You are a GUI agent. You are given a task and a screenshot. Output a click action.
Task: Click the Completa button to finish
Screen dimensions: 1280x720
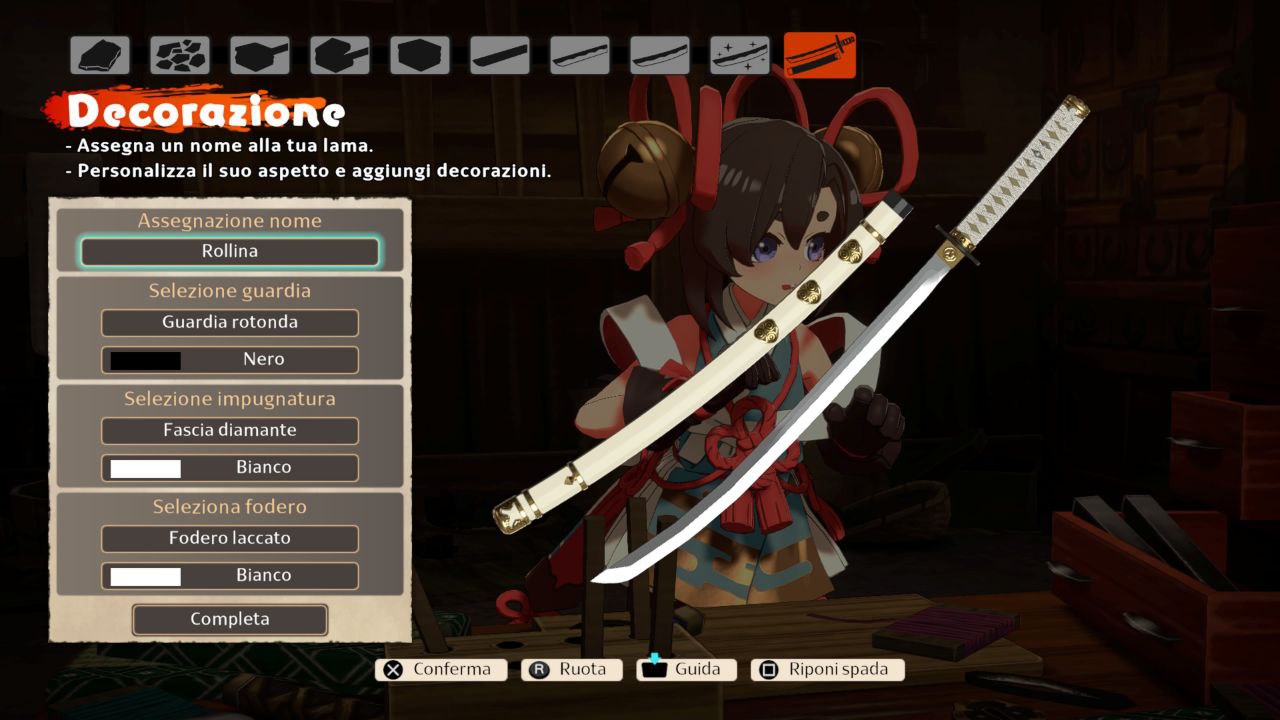(230, 620)
